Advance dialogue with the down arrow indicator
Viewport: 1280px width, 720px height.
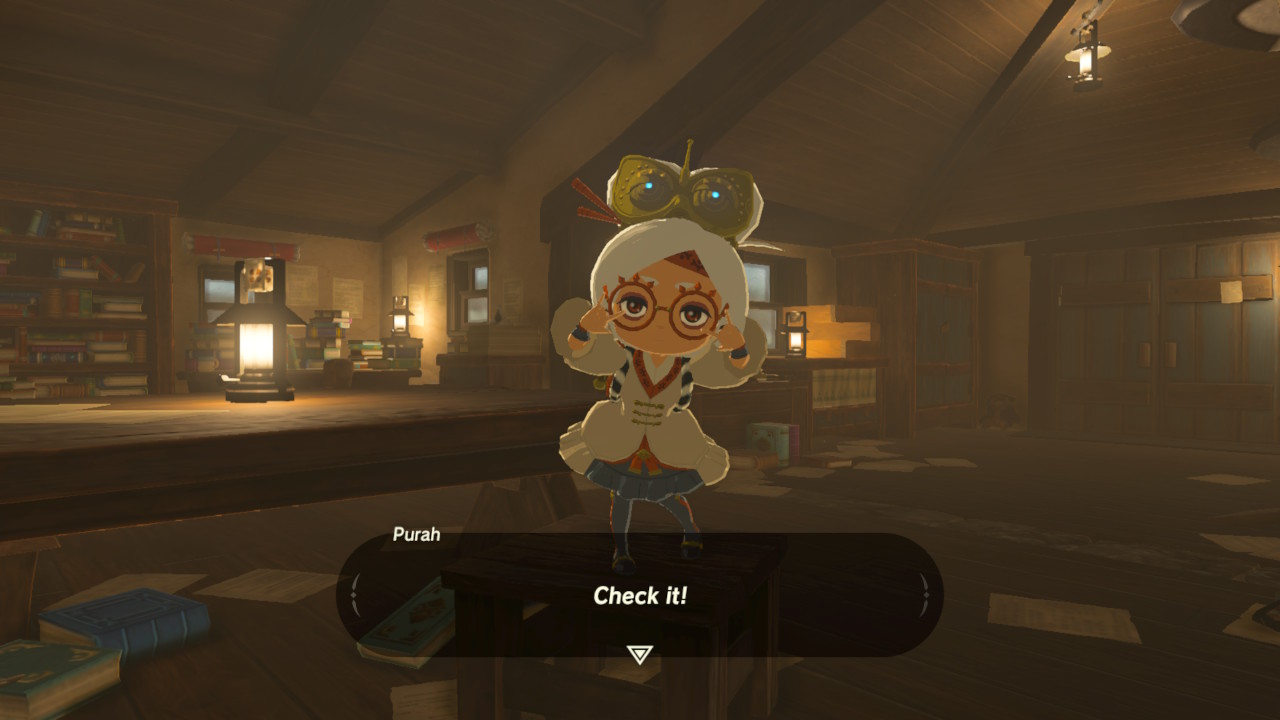pos(639,655)
